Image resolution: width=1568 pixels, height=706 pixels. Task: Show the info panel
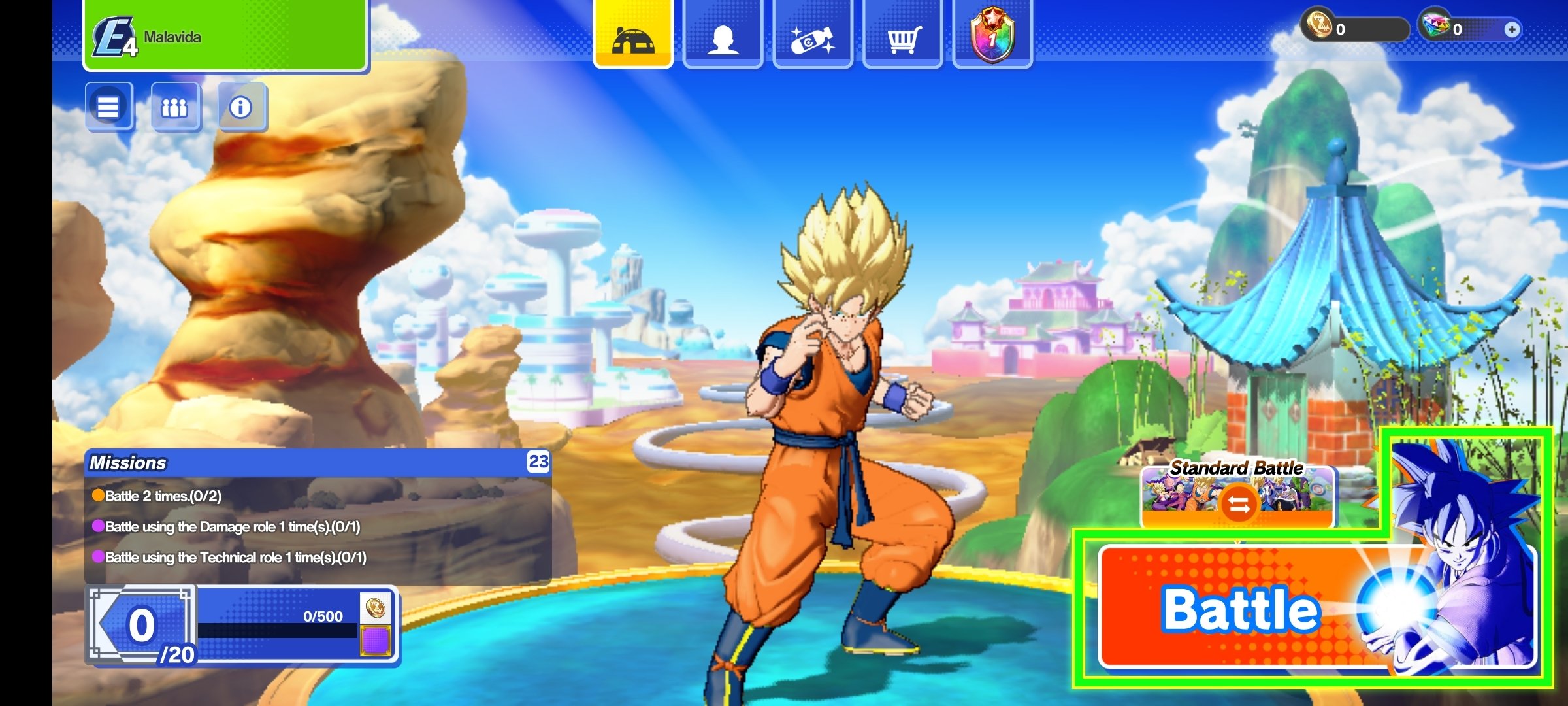[x=241, y=107]
